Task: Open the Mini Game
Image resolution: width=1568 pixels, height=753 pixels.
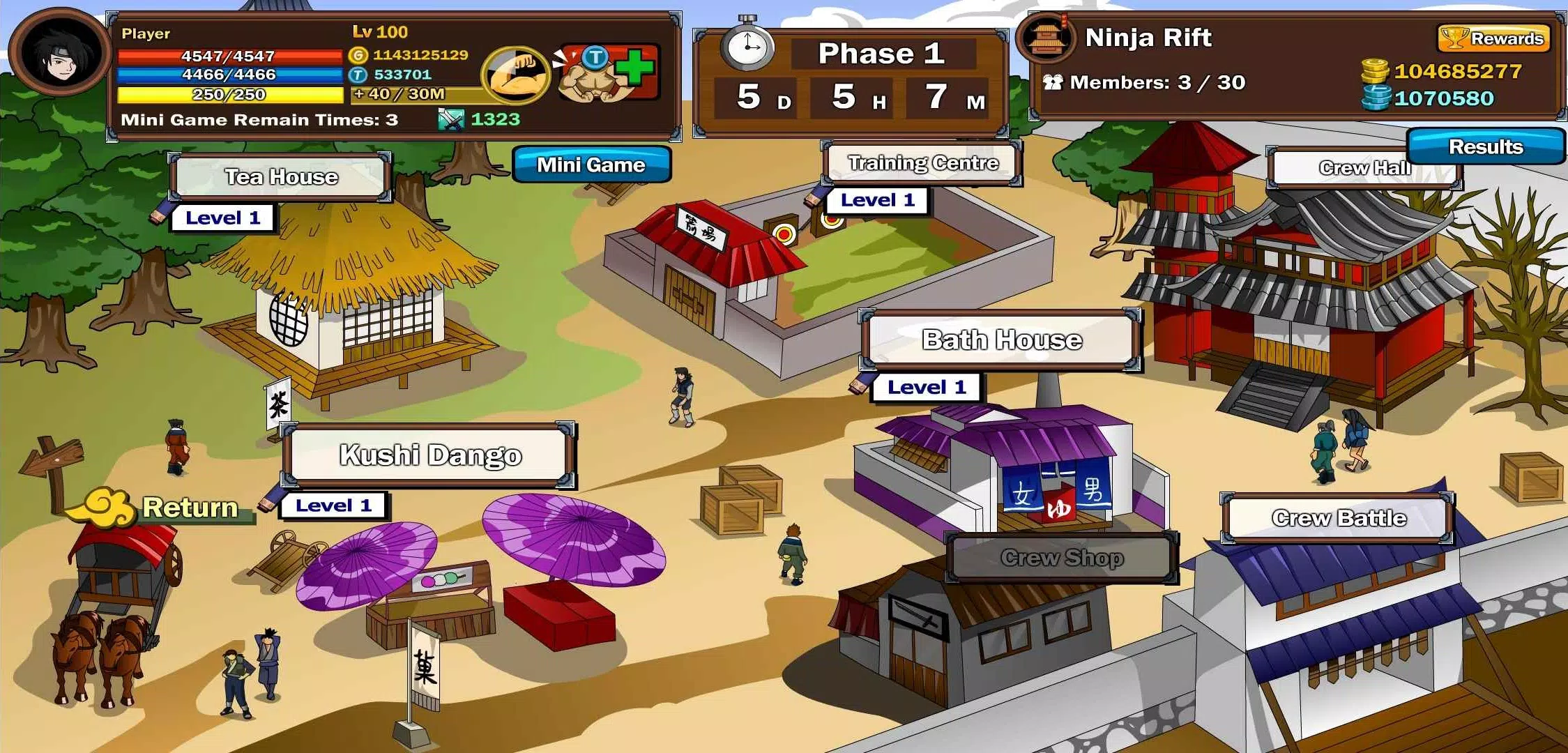Action: point(591,165)
